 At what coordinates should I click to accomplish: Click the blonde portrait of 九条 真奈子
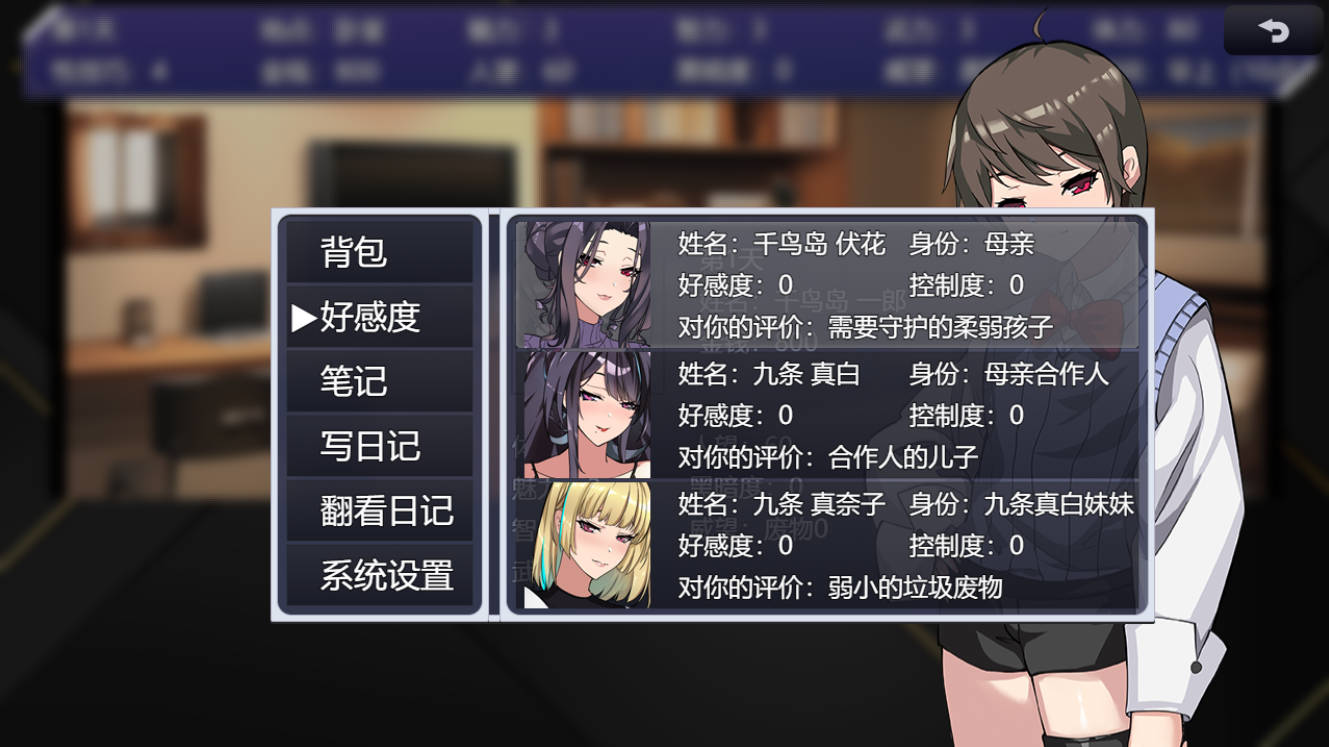(583, 547)
